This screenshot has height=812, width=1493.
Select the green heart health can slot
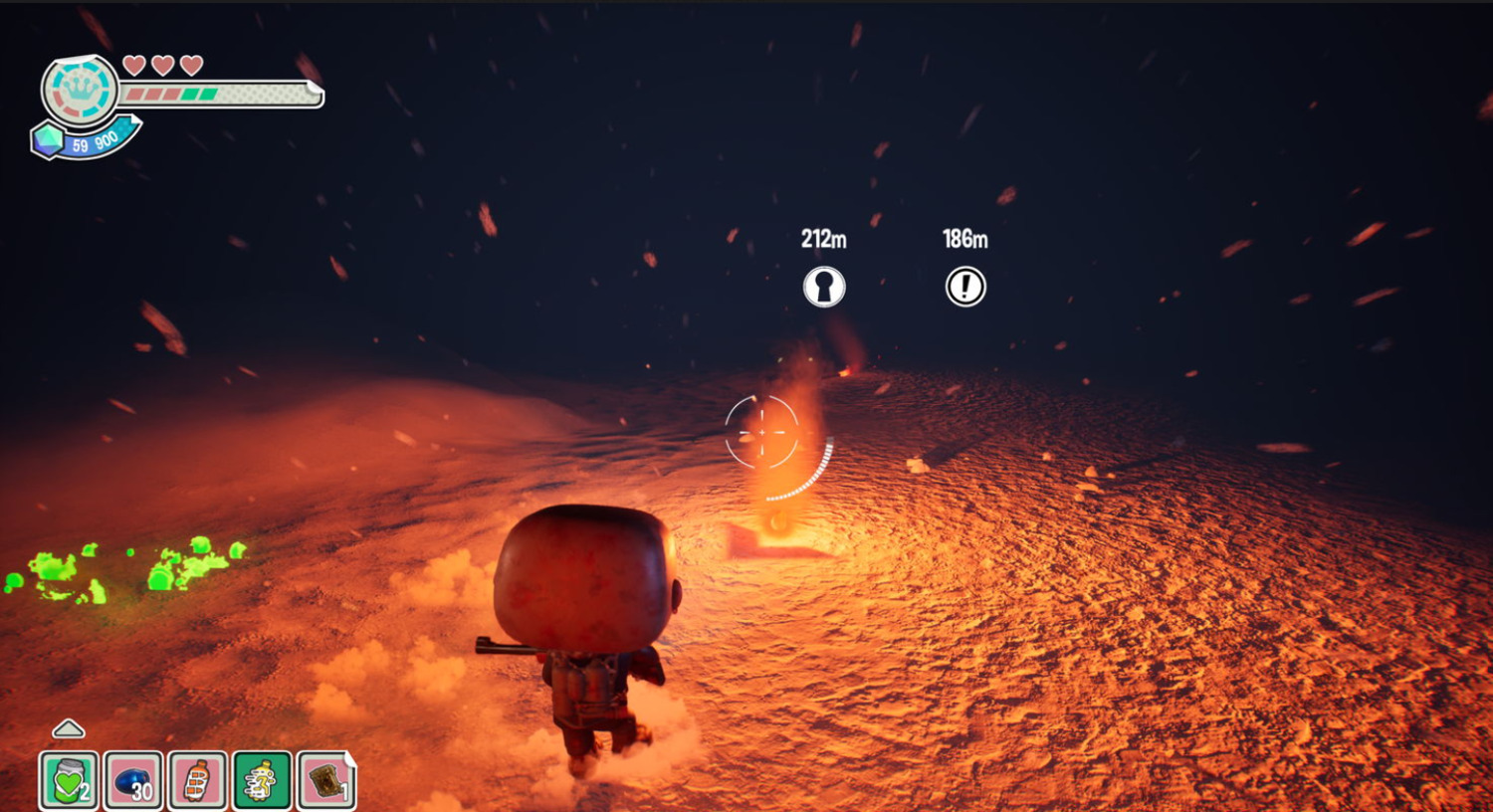point(69,780)
